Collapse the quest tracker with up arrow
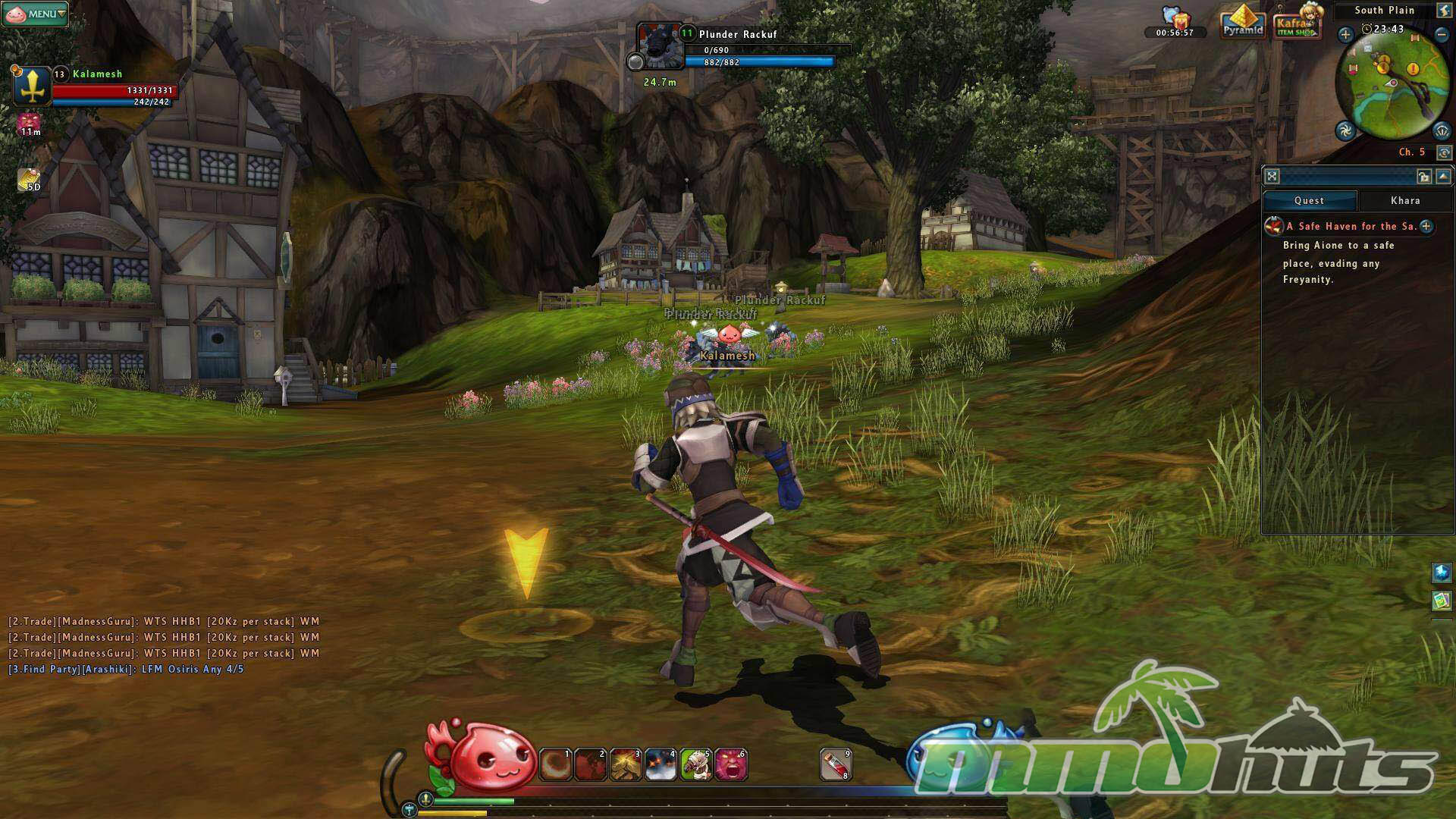Image resolution: width=1456 pixels, height=819 pixels. 1442,177
